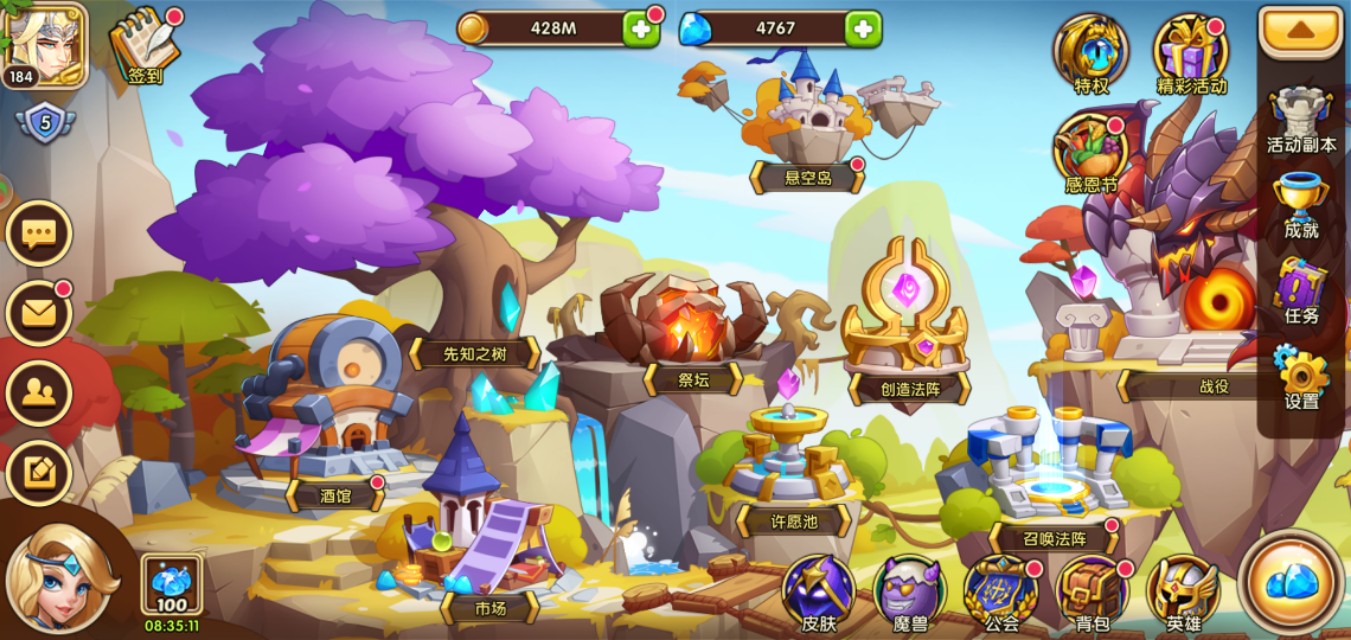Open the 感恩节 Thanksgiving event
Viewport: 1351px width, 640px height.
(x=1090, y=152)
